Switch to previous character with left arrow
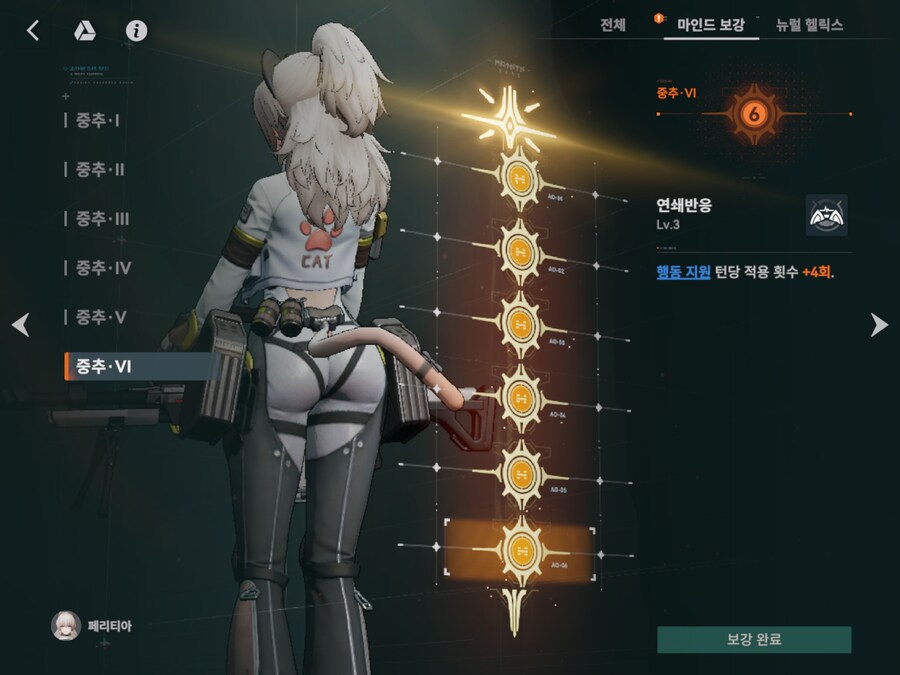The image size is (900, 675). tap(20, 324)
